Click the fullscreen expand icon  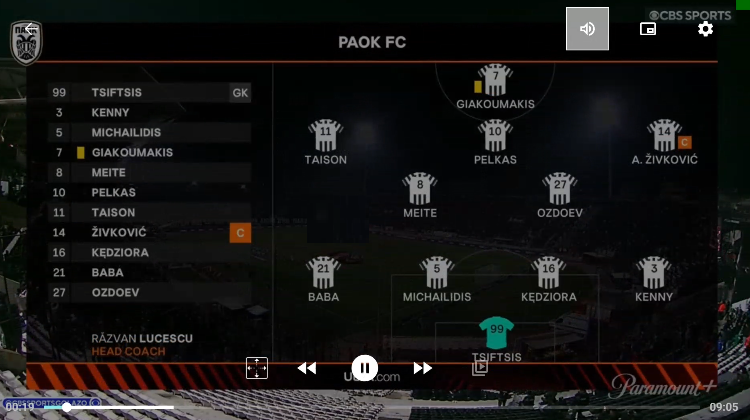[257, 368]
